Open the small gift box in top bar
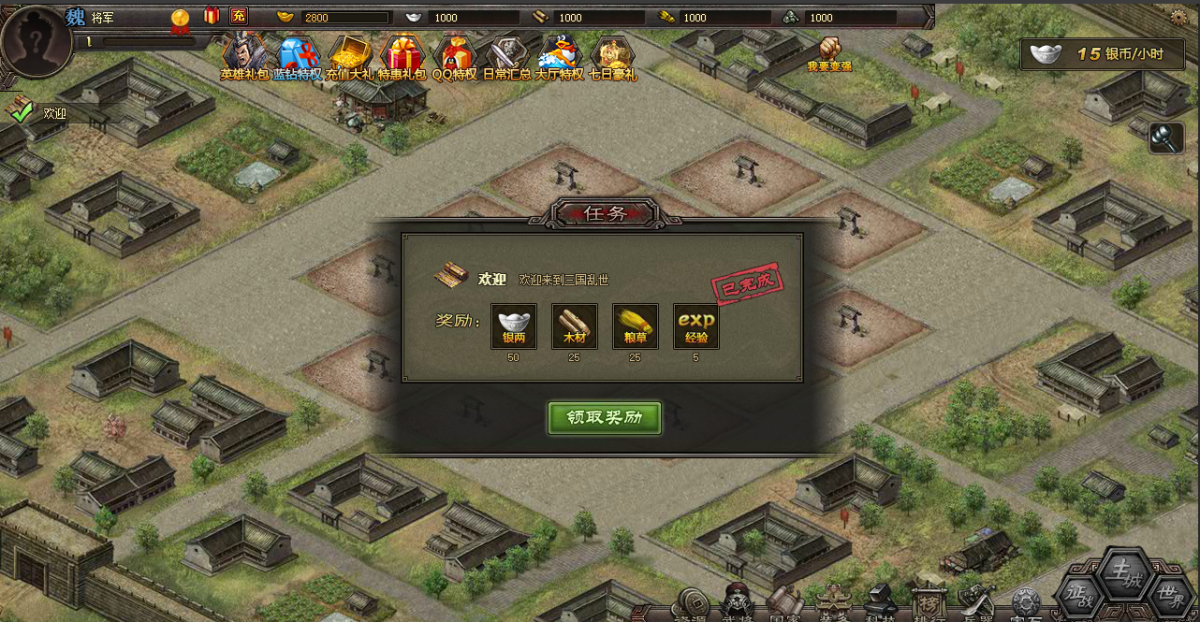Image resolution: width=1200 pixels, height=622 pixels. 211,15
